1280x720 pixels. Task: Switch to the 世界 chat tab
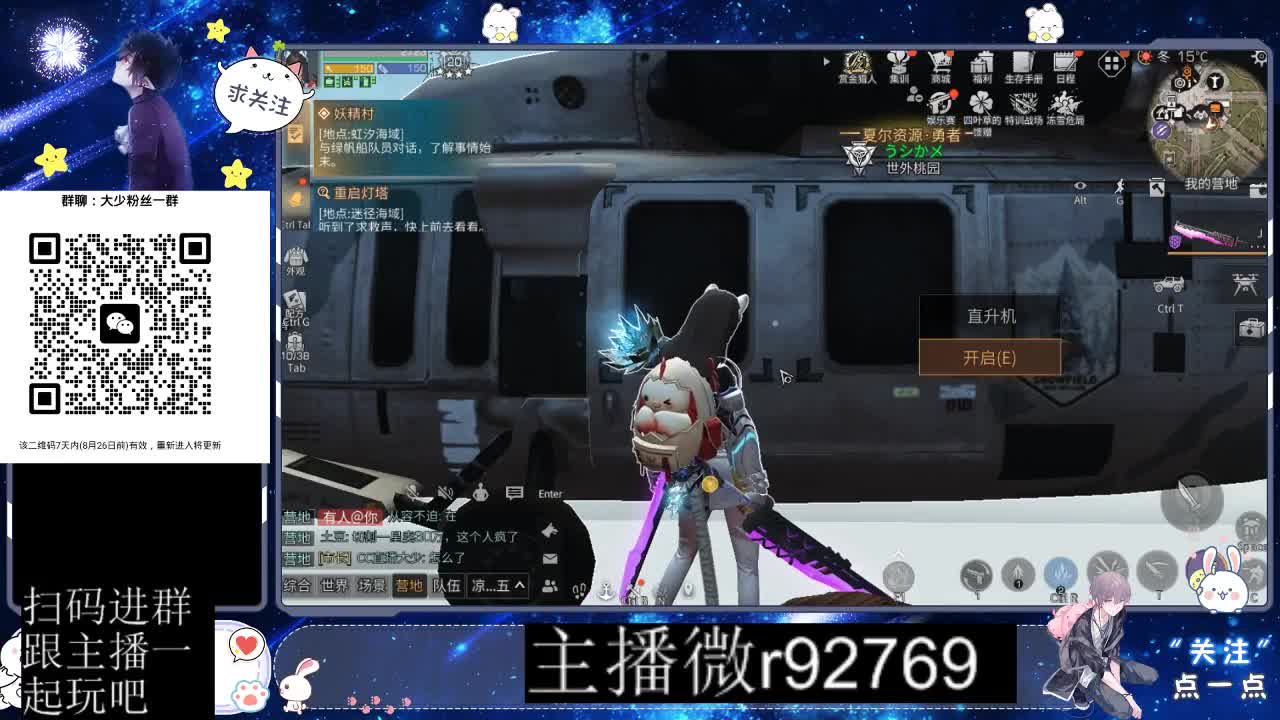pos(333,586)
